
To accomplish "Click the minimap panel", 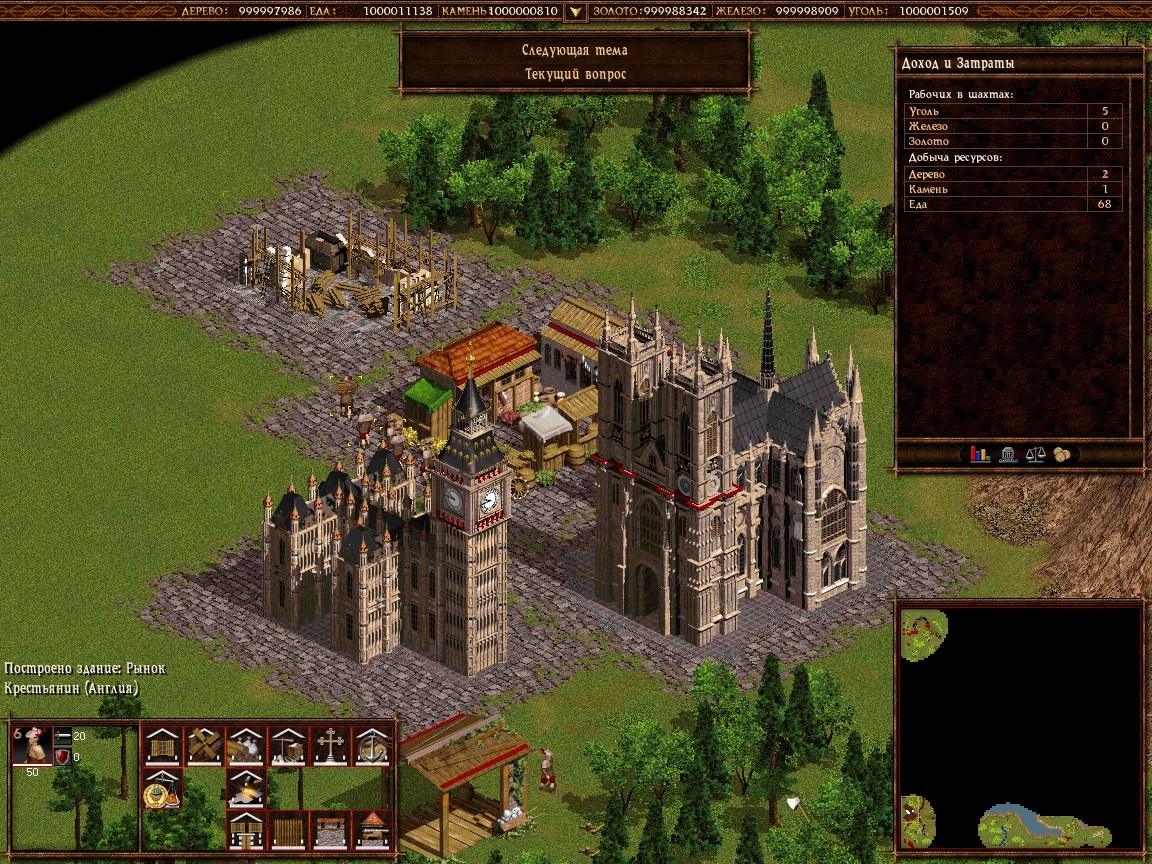I will (1019, 727).
